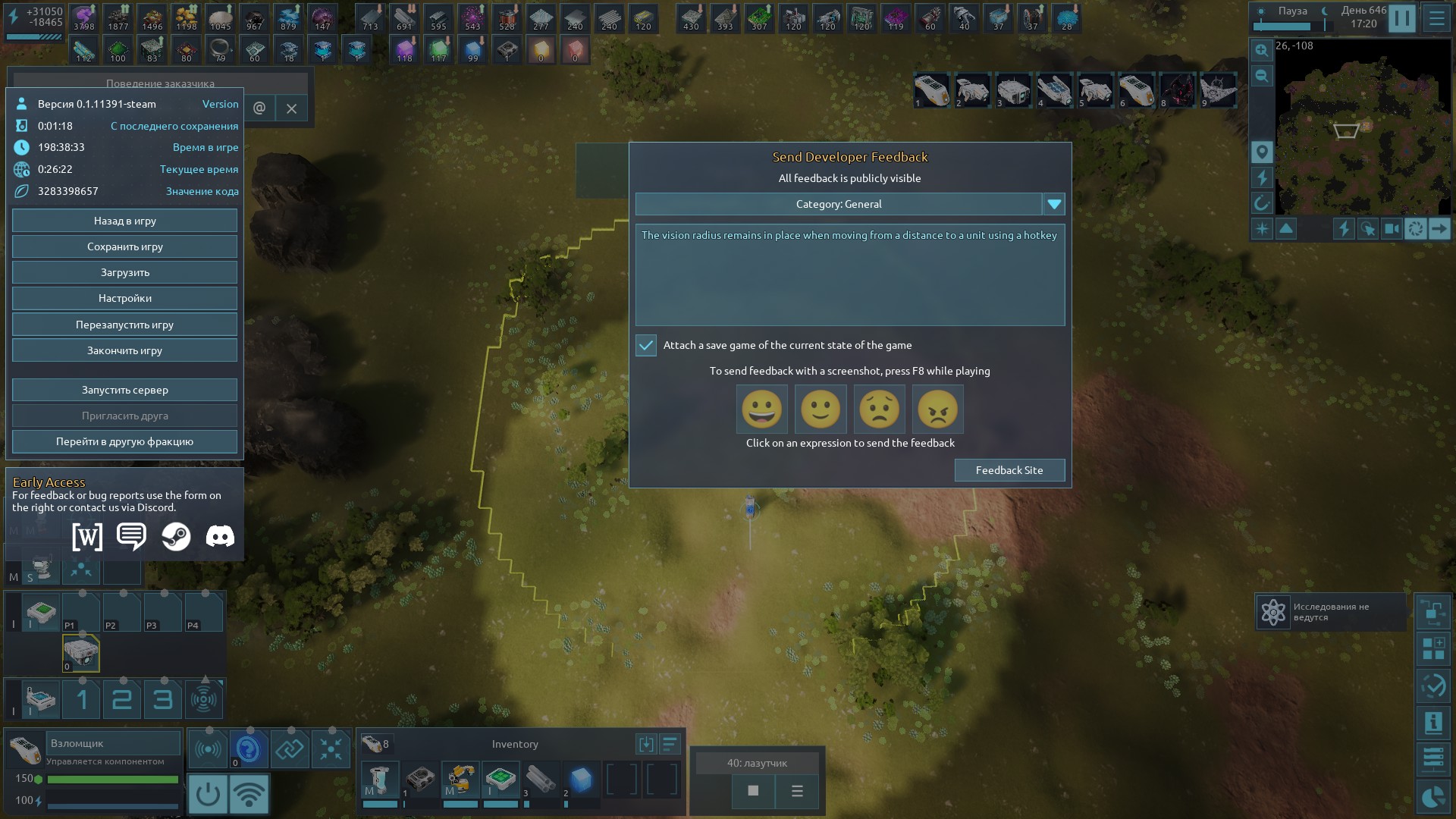The width and height of the screenshot is (1456, 819).
Task: Click the pause button near the day counter
Action: [1401, 18]
